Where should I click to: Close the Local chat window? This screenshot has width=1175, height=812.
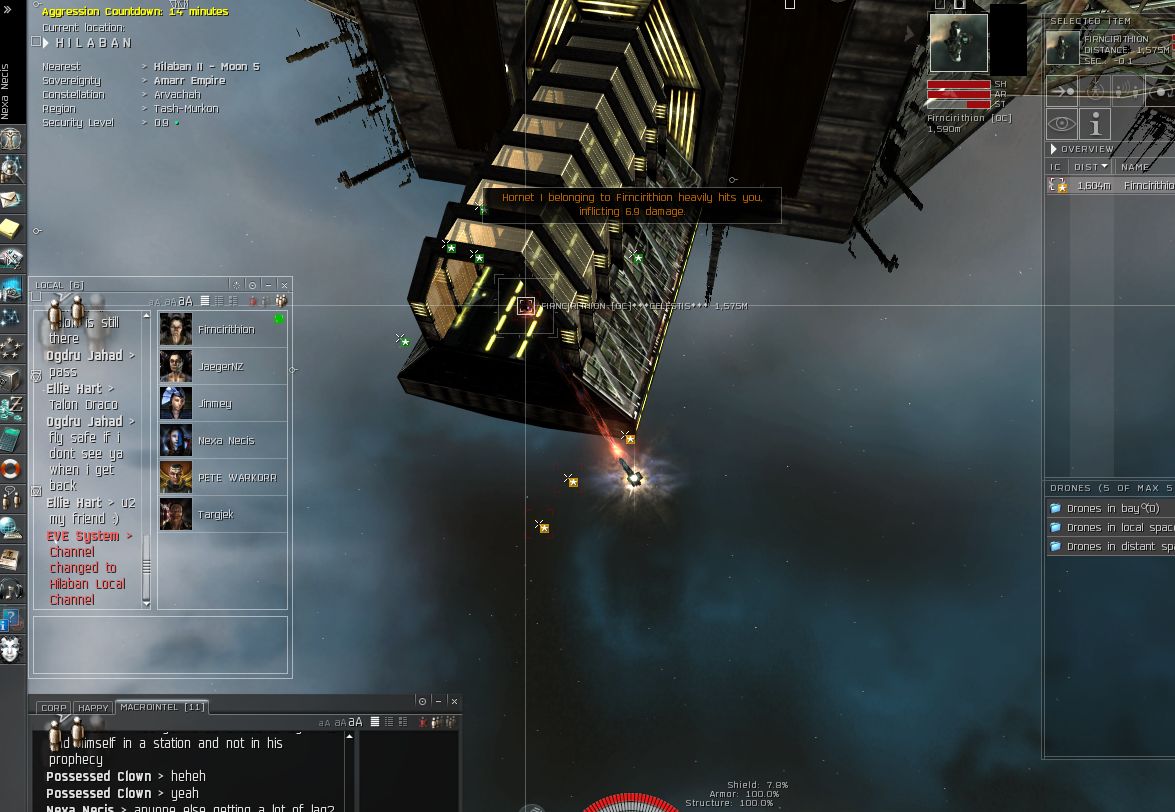pyautogui.click(x=284, y=285)
